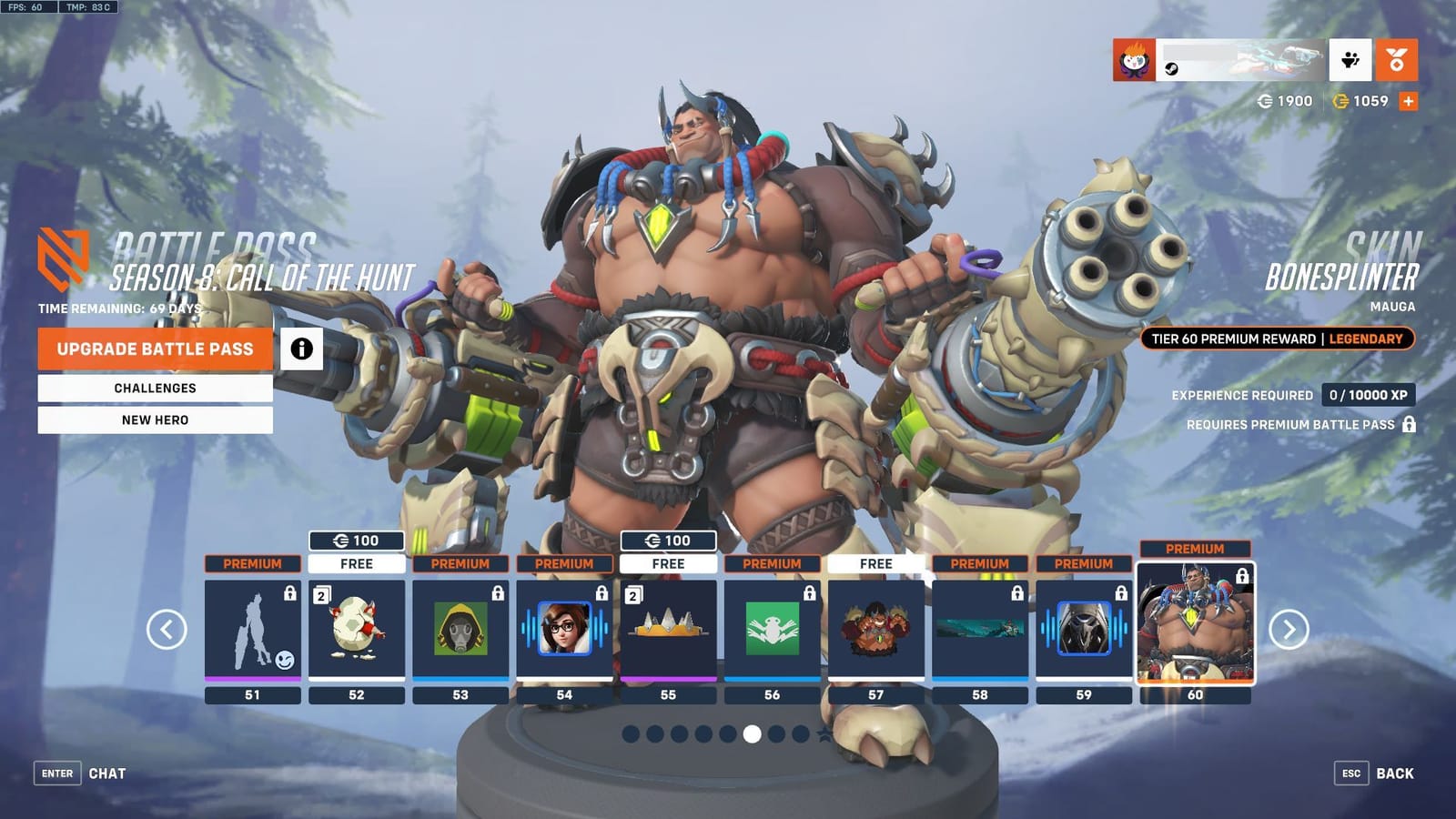Open the Challenges screen

pyautogui.click(x=154, y=388)
